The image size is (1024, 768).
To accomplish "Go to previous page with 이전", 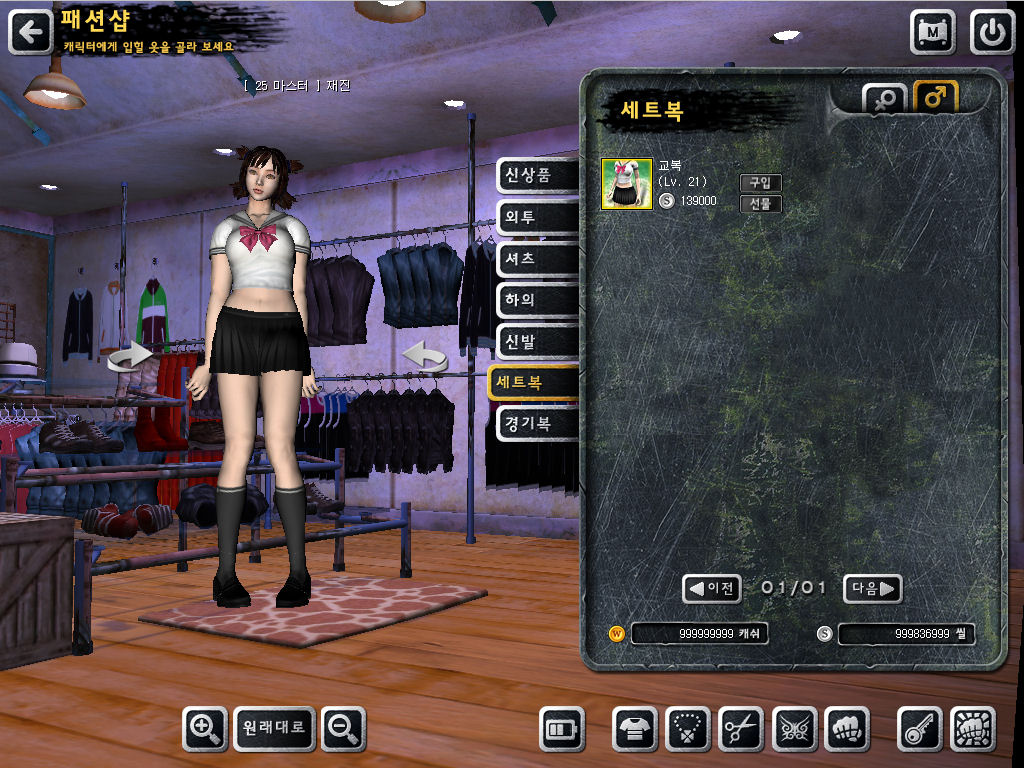I will (712, 589).
